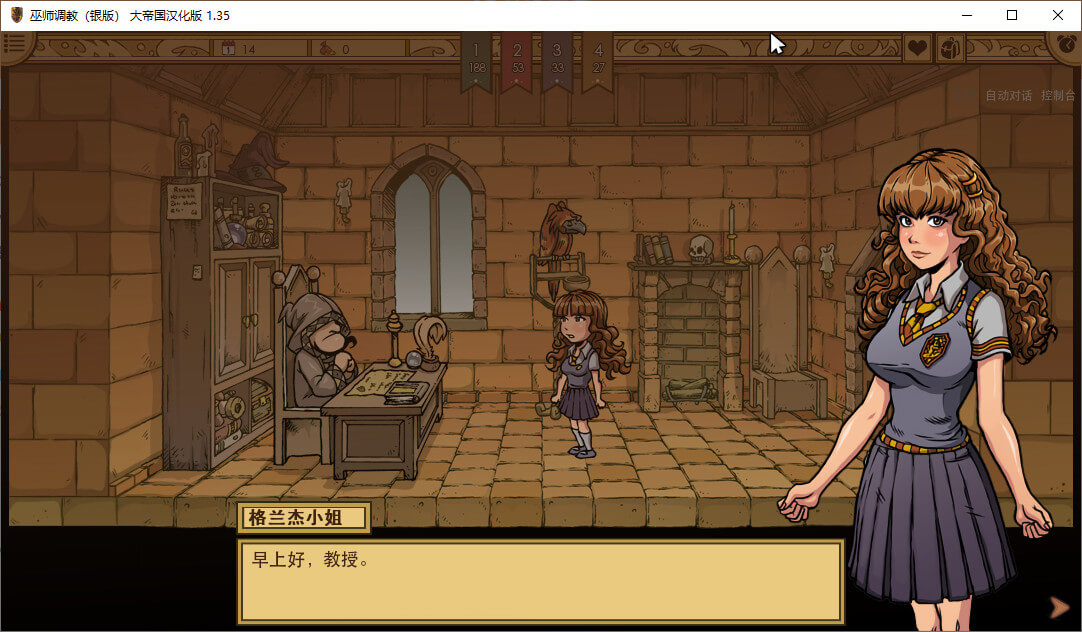Select the first house banner showing 188
Screen dimensions: 1082x632
point(476,60)
